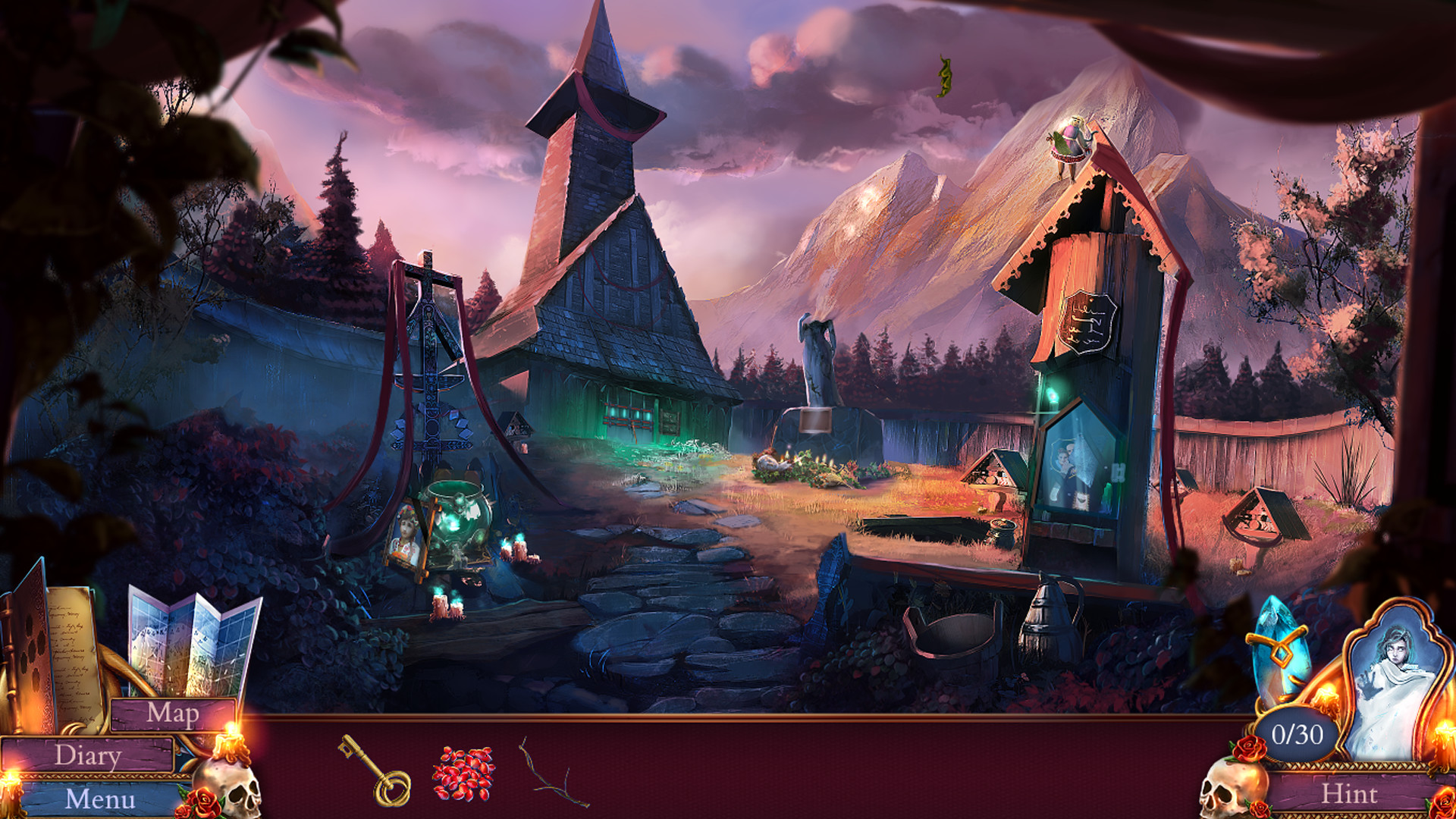
Task: Click the shield sign on the tall wooden tower
Action: [x=1086, y=318]
